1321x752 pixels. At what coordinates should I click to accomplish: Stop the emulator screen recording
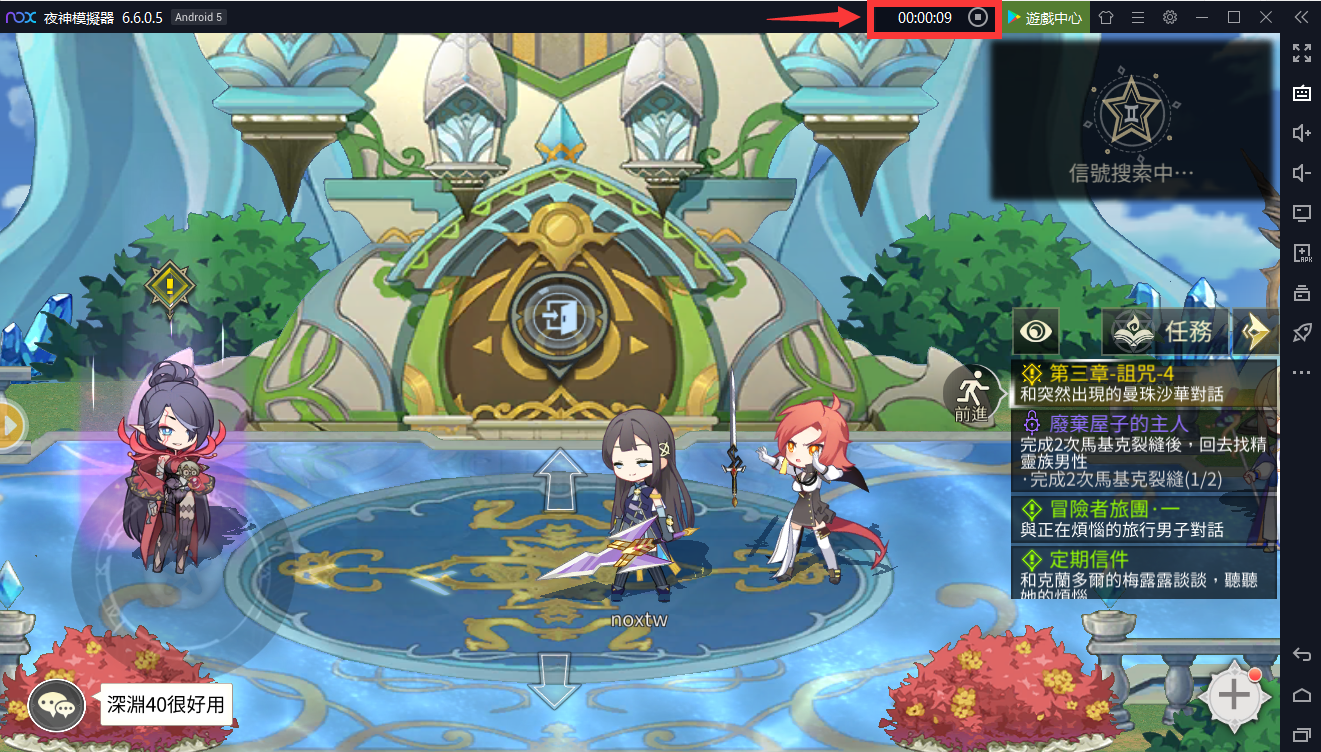coord(978,18)
